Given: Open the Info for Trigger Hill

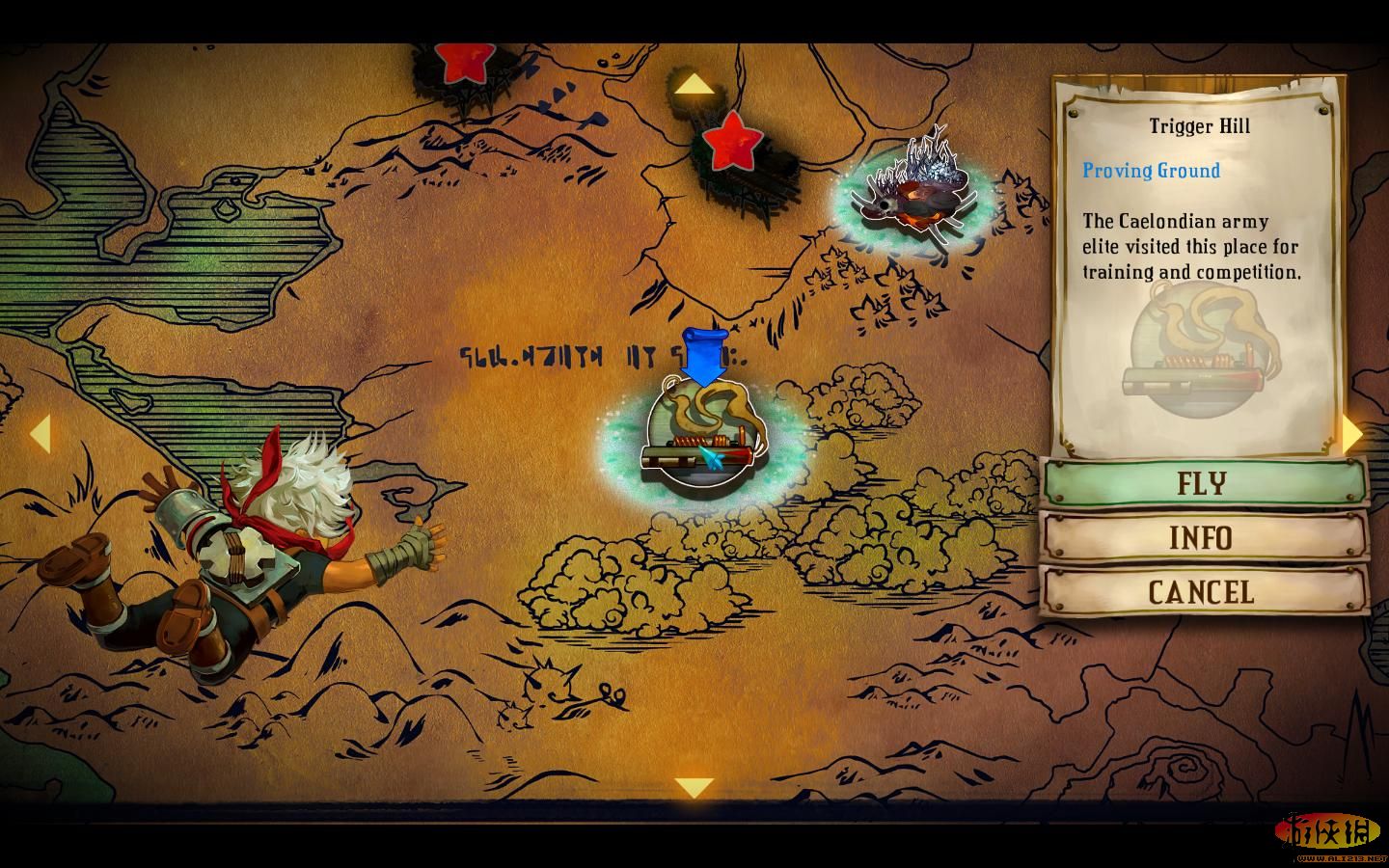Looking at the screenshot, I should (x=1203, y=537).
